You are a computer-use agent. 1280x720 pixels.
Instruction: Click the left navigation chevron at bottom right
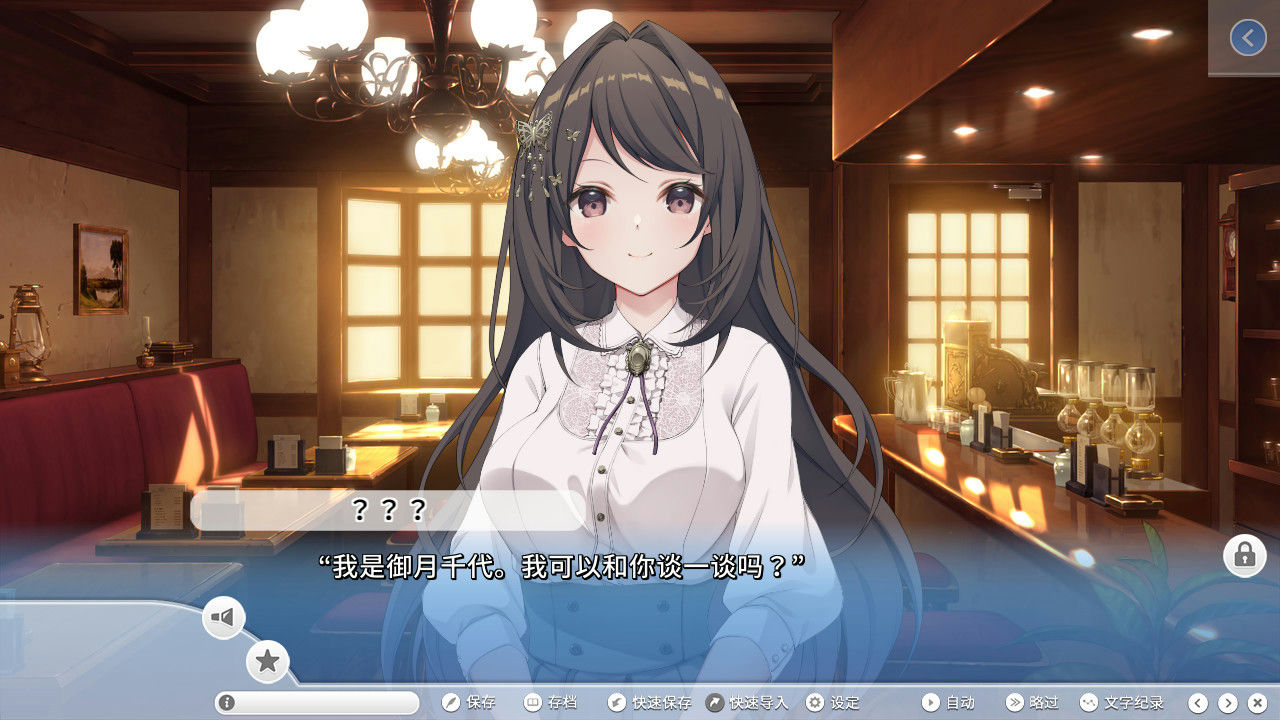click(1197, 703)
